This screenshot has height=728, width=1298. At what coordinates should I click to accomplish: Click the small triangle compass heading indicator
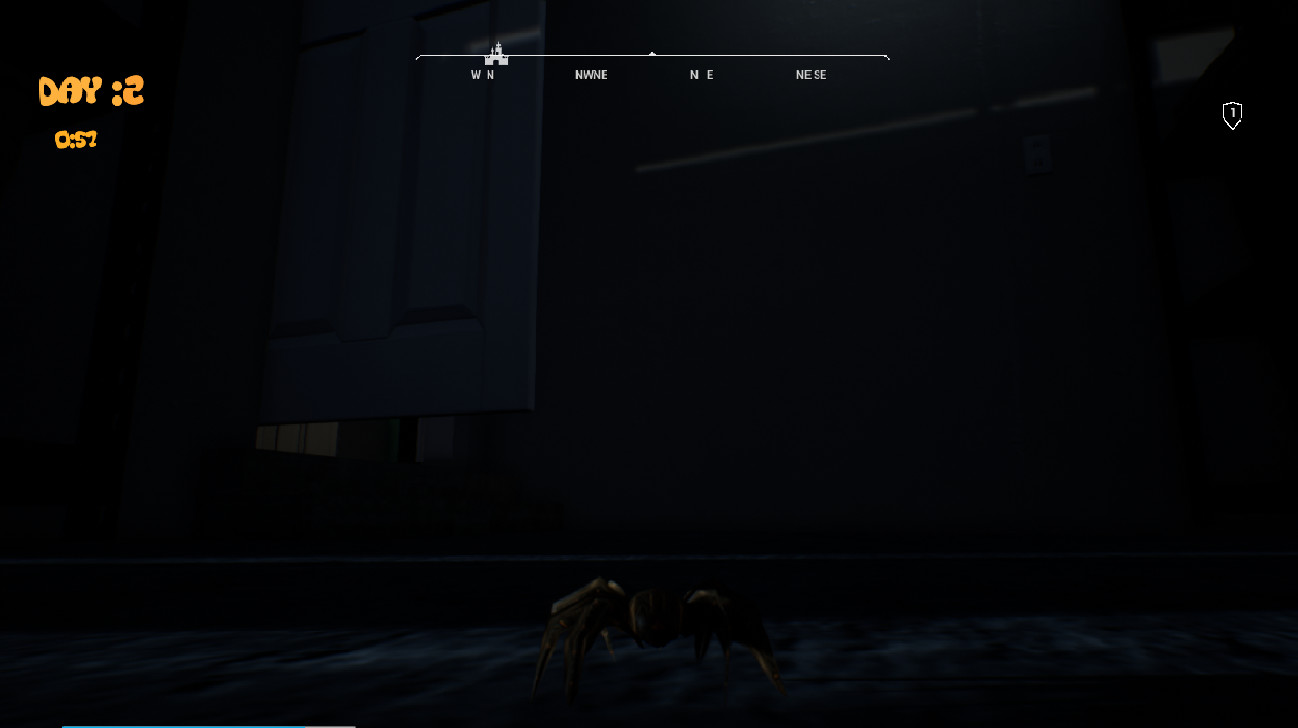(x=652, y=55)
